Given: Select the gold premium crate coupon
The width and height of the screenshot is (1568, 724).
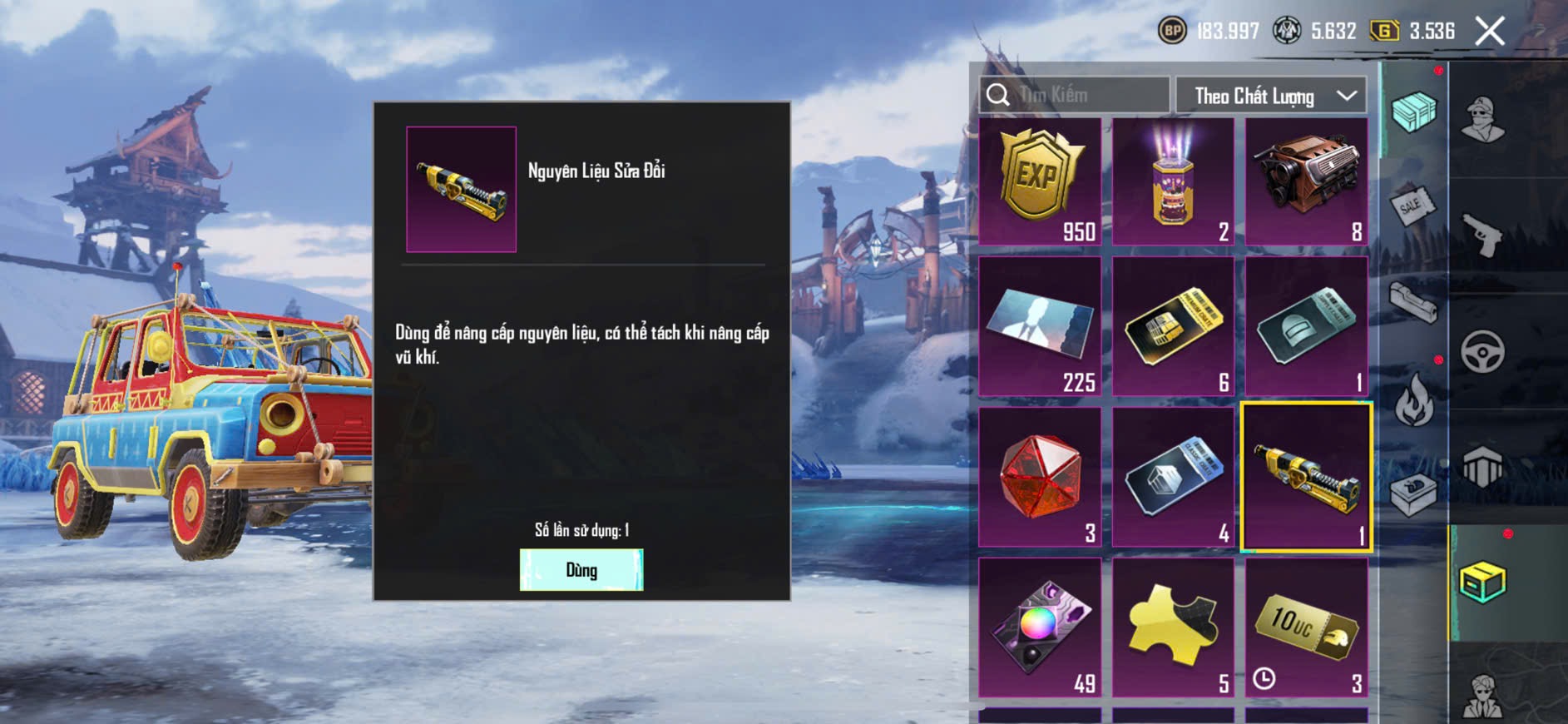Looking at the screenshot, I should pos(1173,326).
